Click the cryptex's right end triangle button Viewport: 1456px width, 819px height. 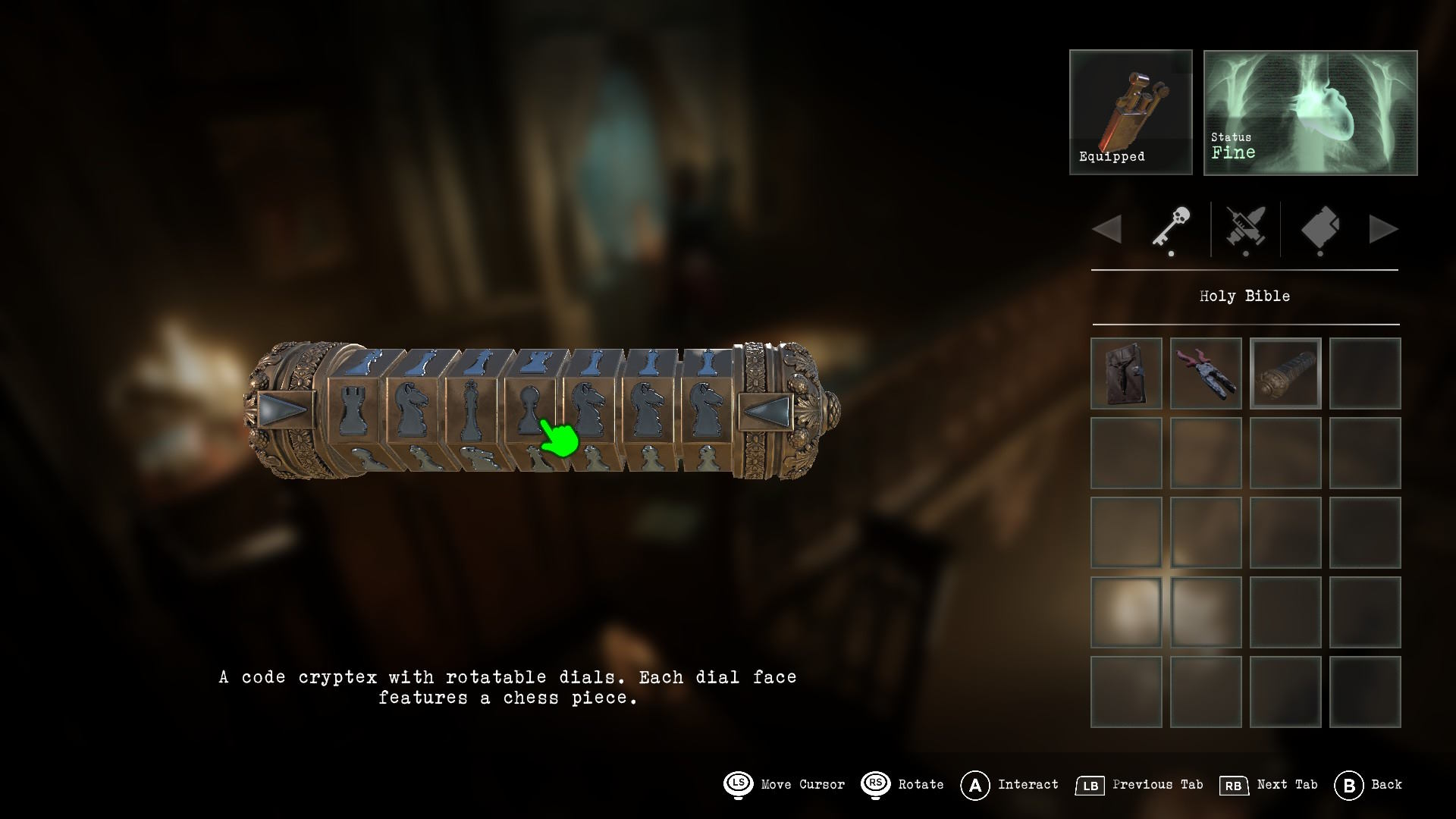767,410
